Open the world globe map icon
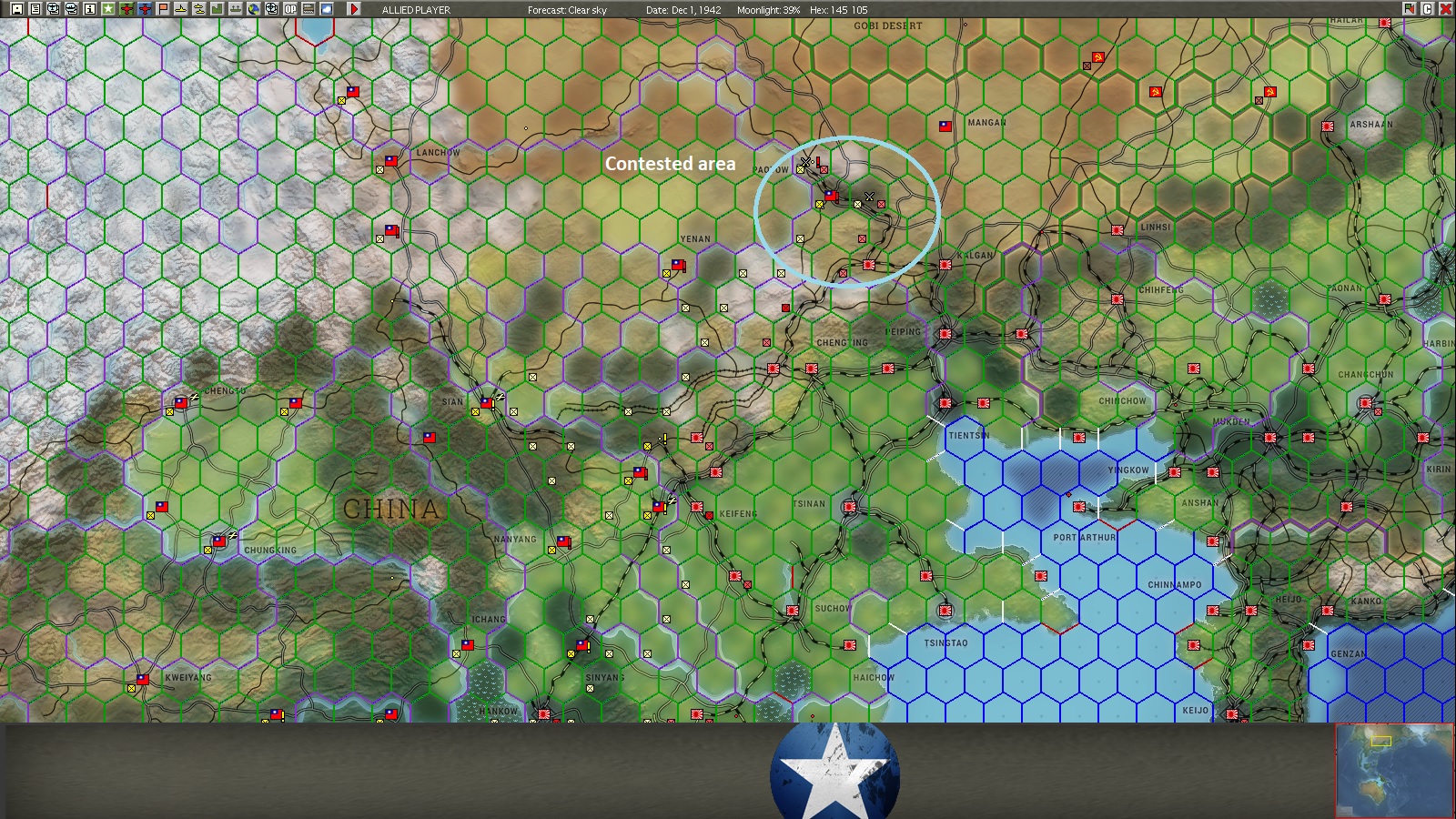The width and height of the screenshot is (1456, 819). coord(252,8)
